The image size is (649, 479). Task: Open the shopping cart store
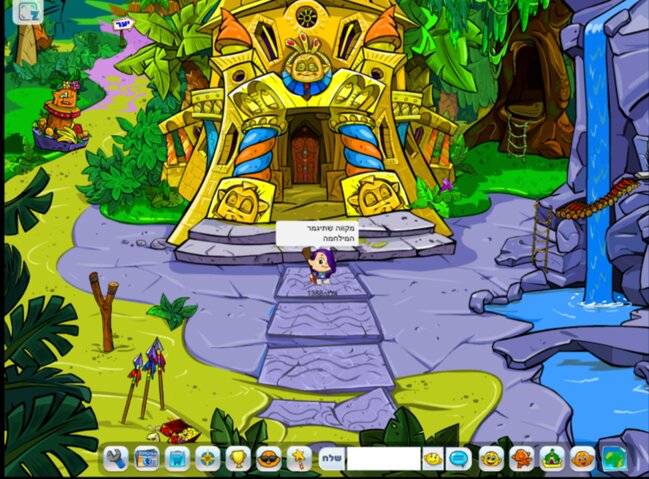[177, 459]
